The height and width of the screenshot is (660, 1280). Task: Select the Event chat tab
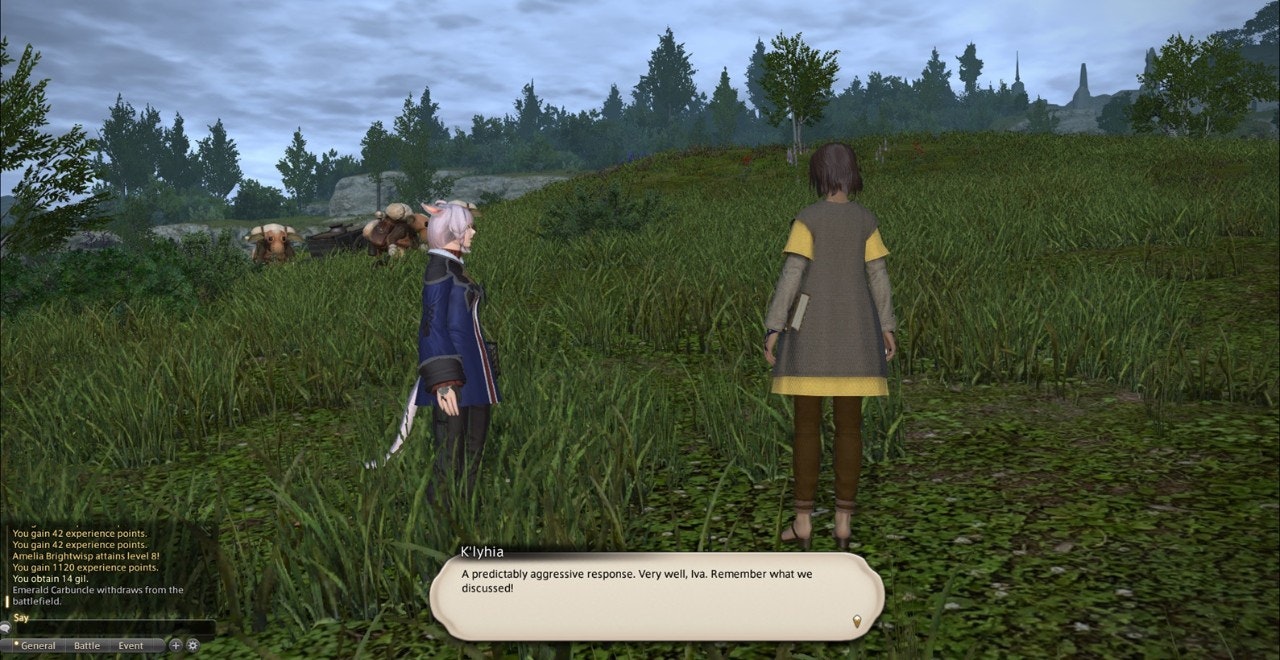coord(130,646)
